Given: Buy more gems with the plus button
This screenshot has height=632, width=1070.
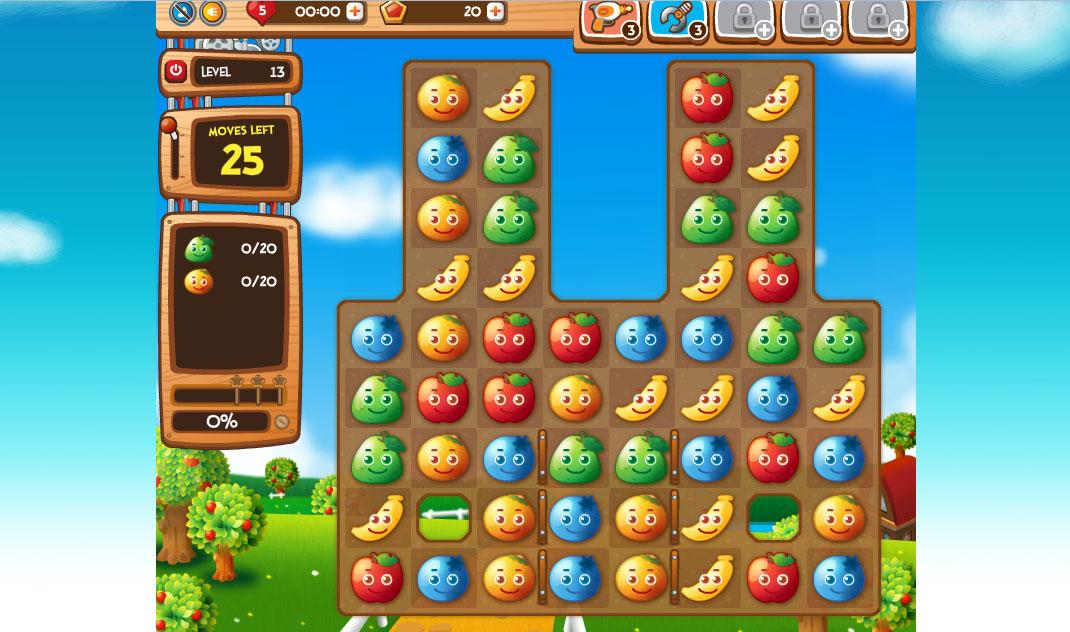Looking at the screenshot, I should tap(494, 12).
